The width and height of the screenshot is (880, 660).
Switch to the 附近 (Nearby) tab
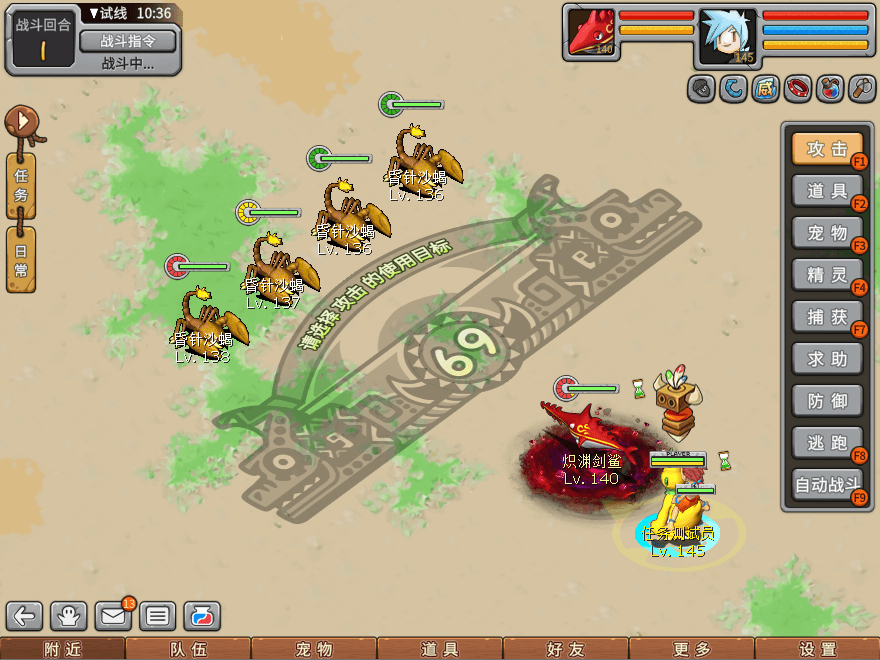(x=62, y=649)
